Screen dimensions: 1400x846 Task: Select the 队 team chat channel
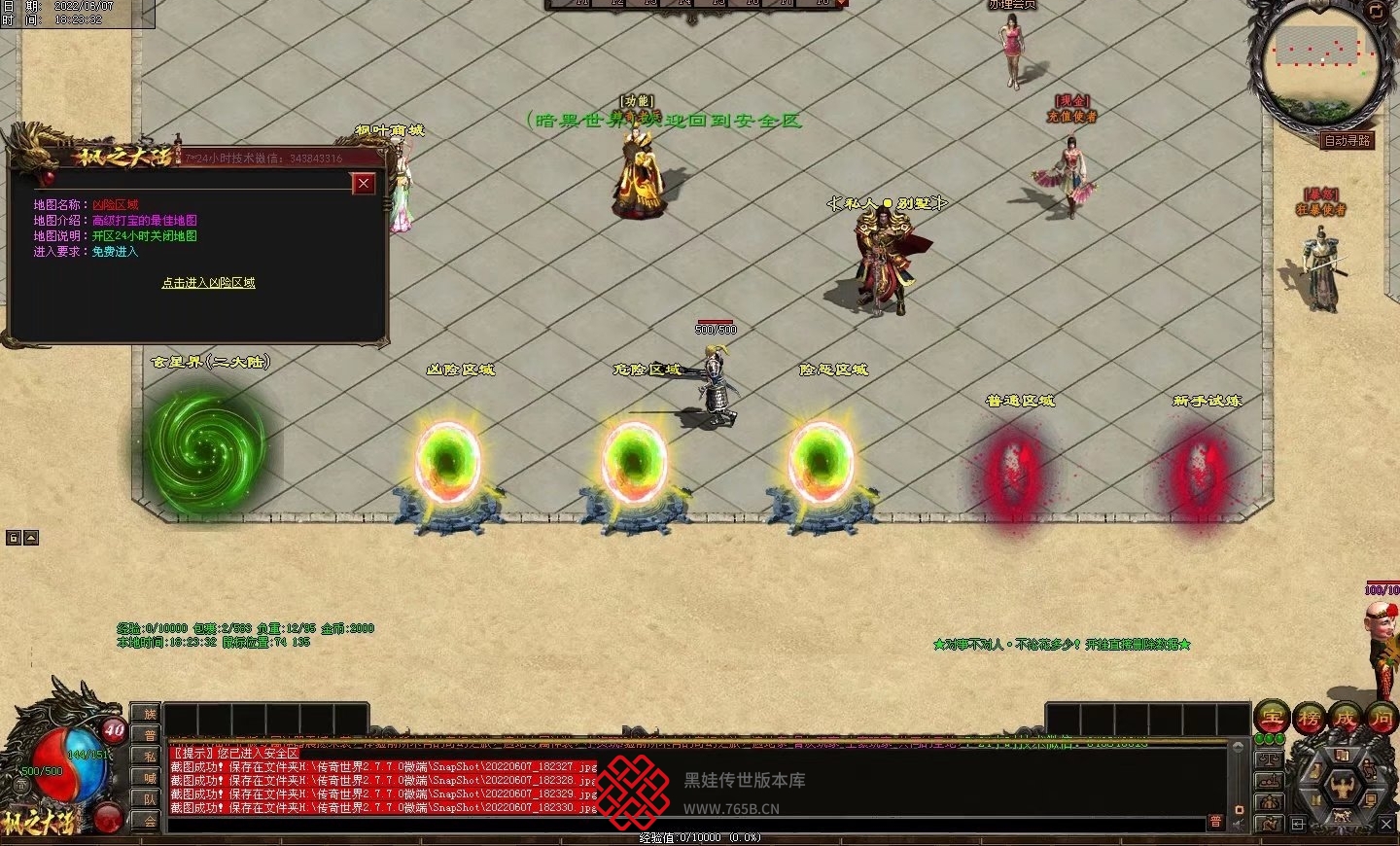coord(150,799)
